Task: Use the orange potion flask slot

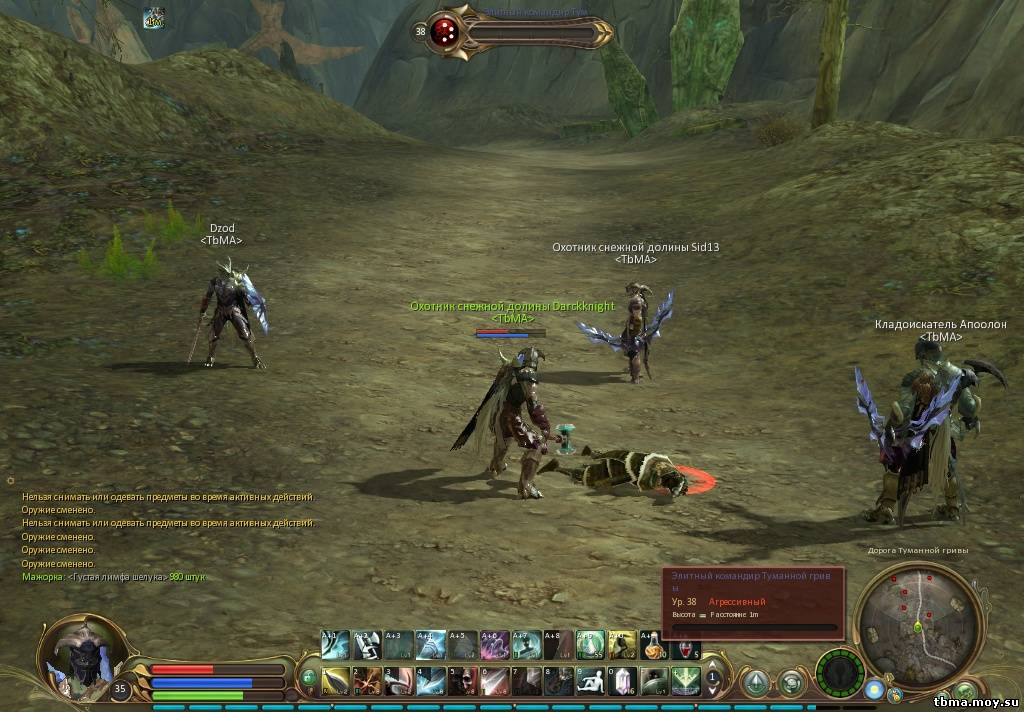Action: (x=654, y=646)
